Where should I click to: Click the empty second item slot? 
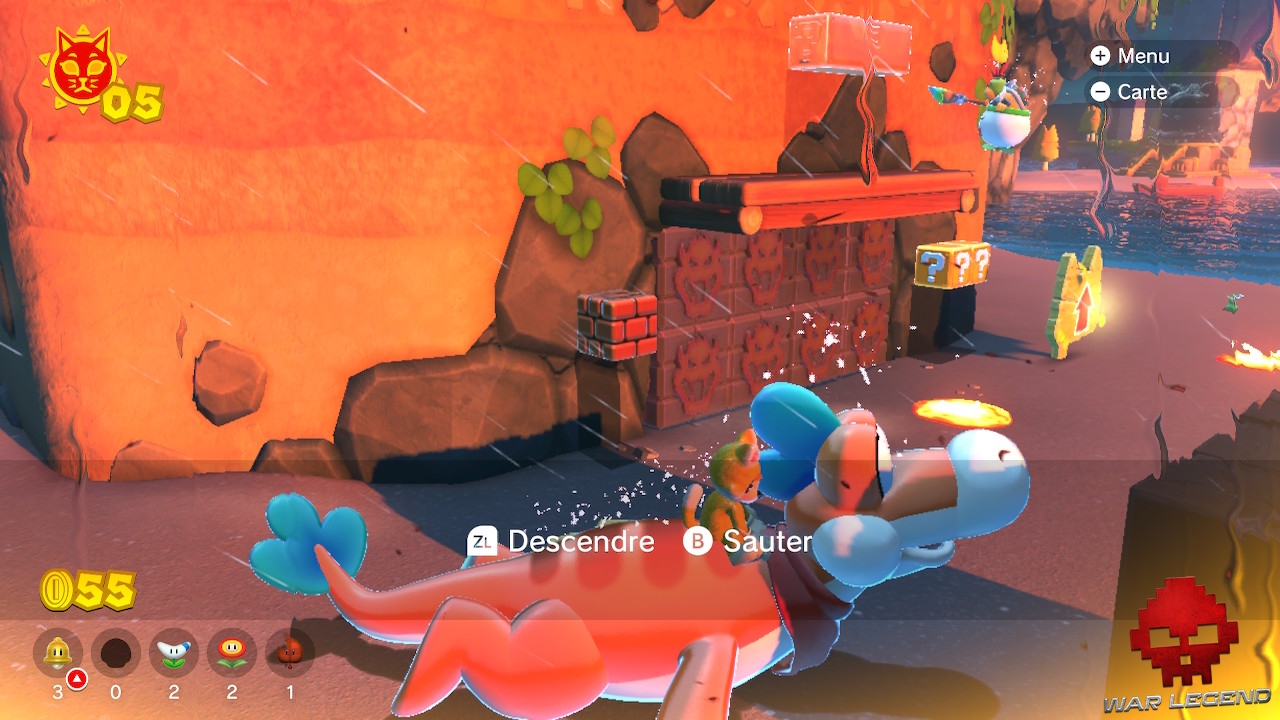click(118, 653)
